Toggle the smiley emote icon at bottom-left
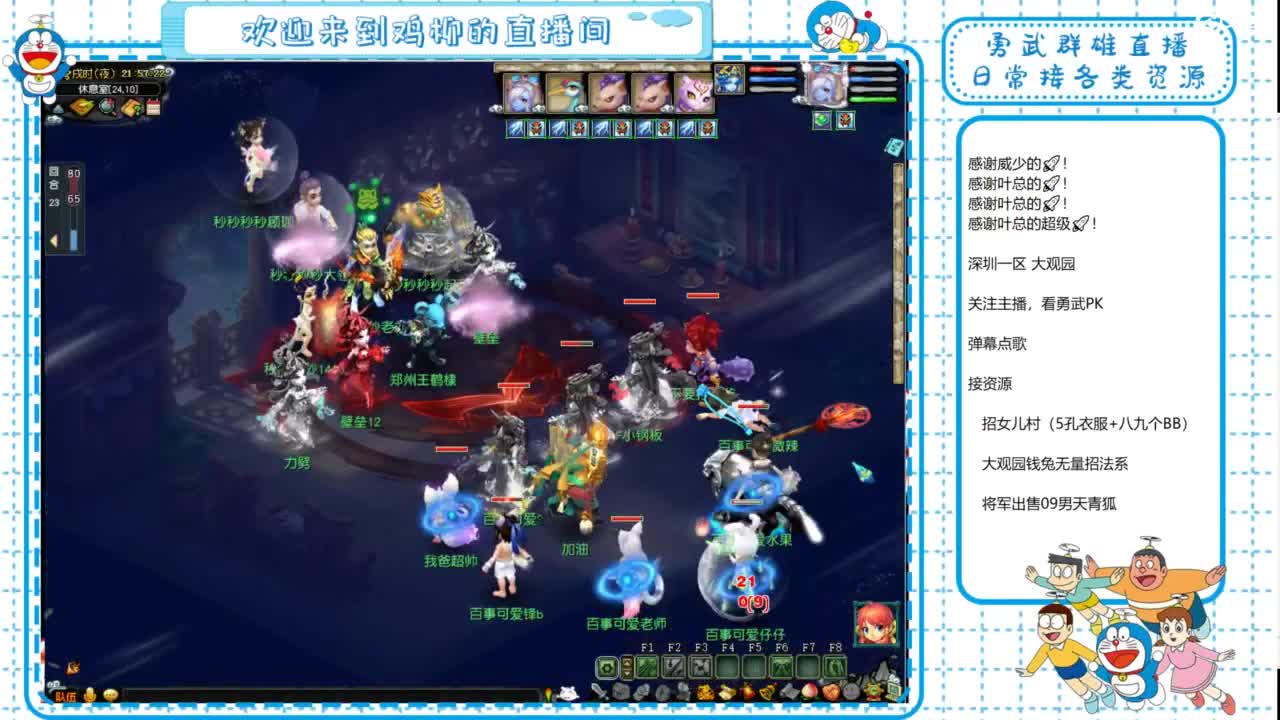This screenshot has width=1280, height=720. [x=110, y=697]
